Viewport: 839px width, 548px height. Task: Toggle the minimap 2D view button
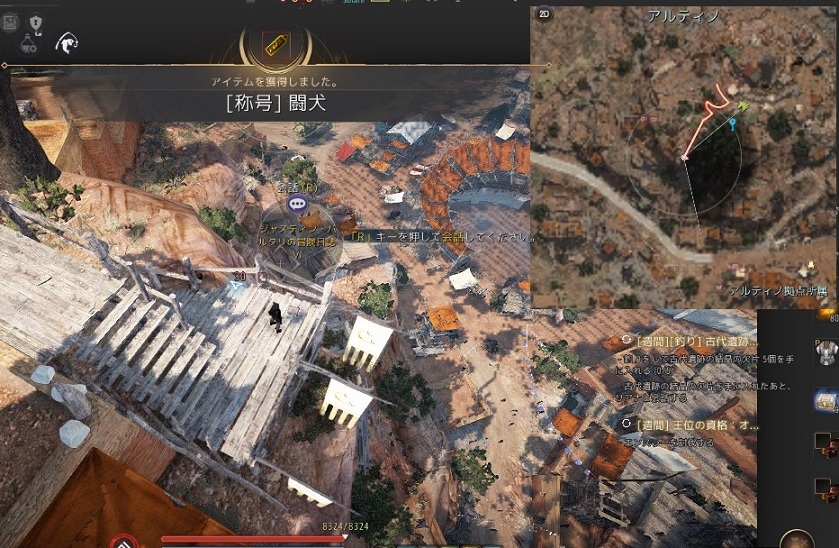pyautogui.click(x=545, y=15)
